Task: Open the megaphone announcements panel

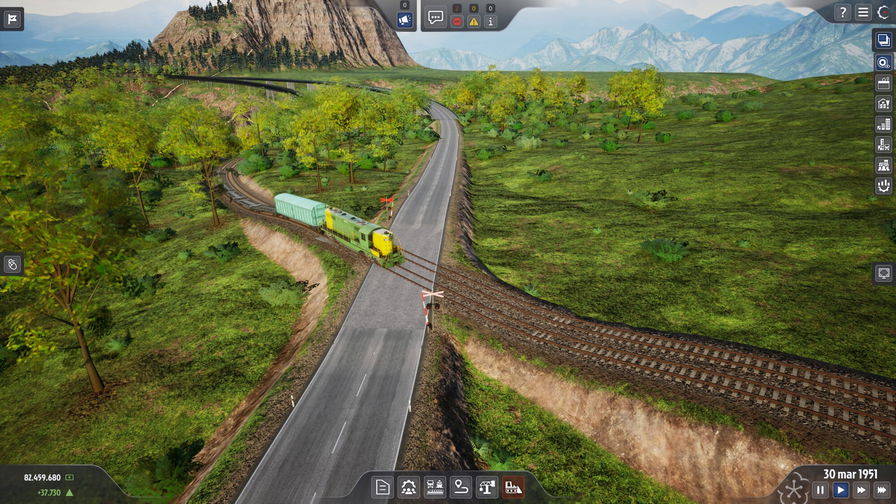Action: pos(405,19)
